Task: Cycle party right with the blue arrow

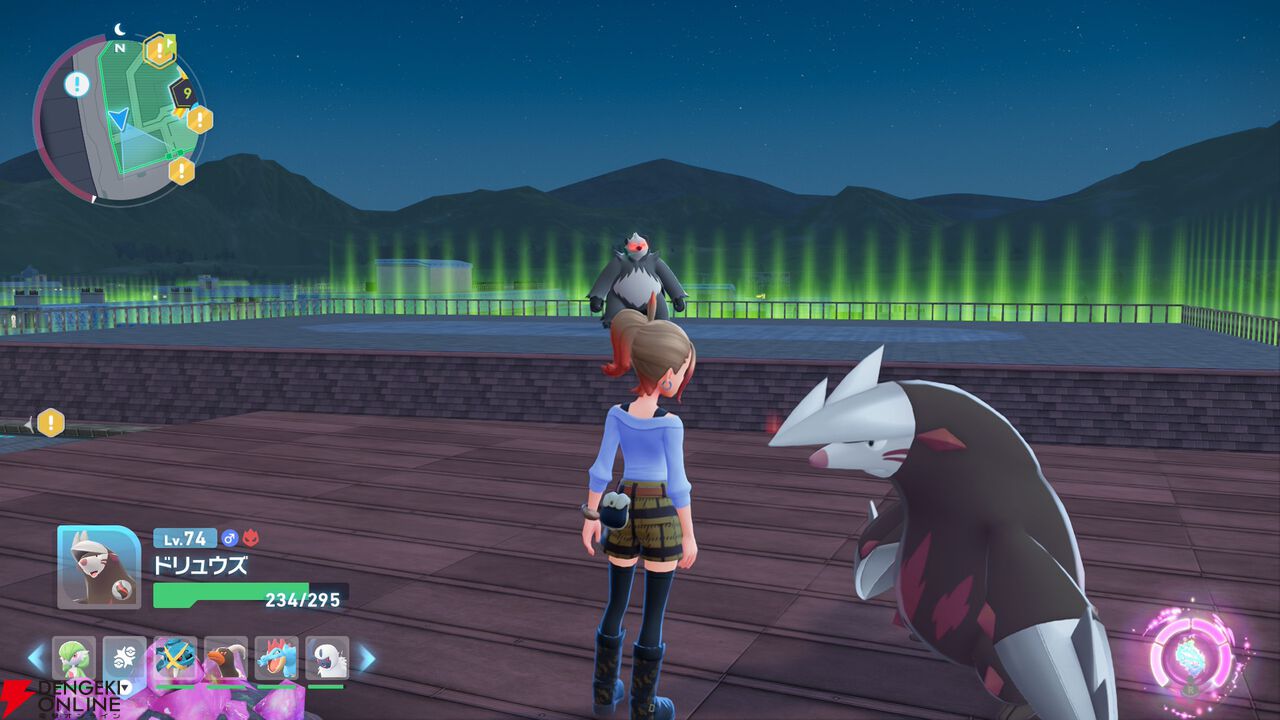Action: point(366,658)
